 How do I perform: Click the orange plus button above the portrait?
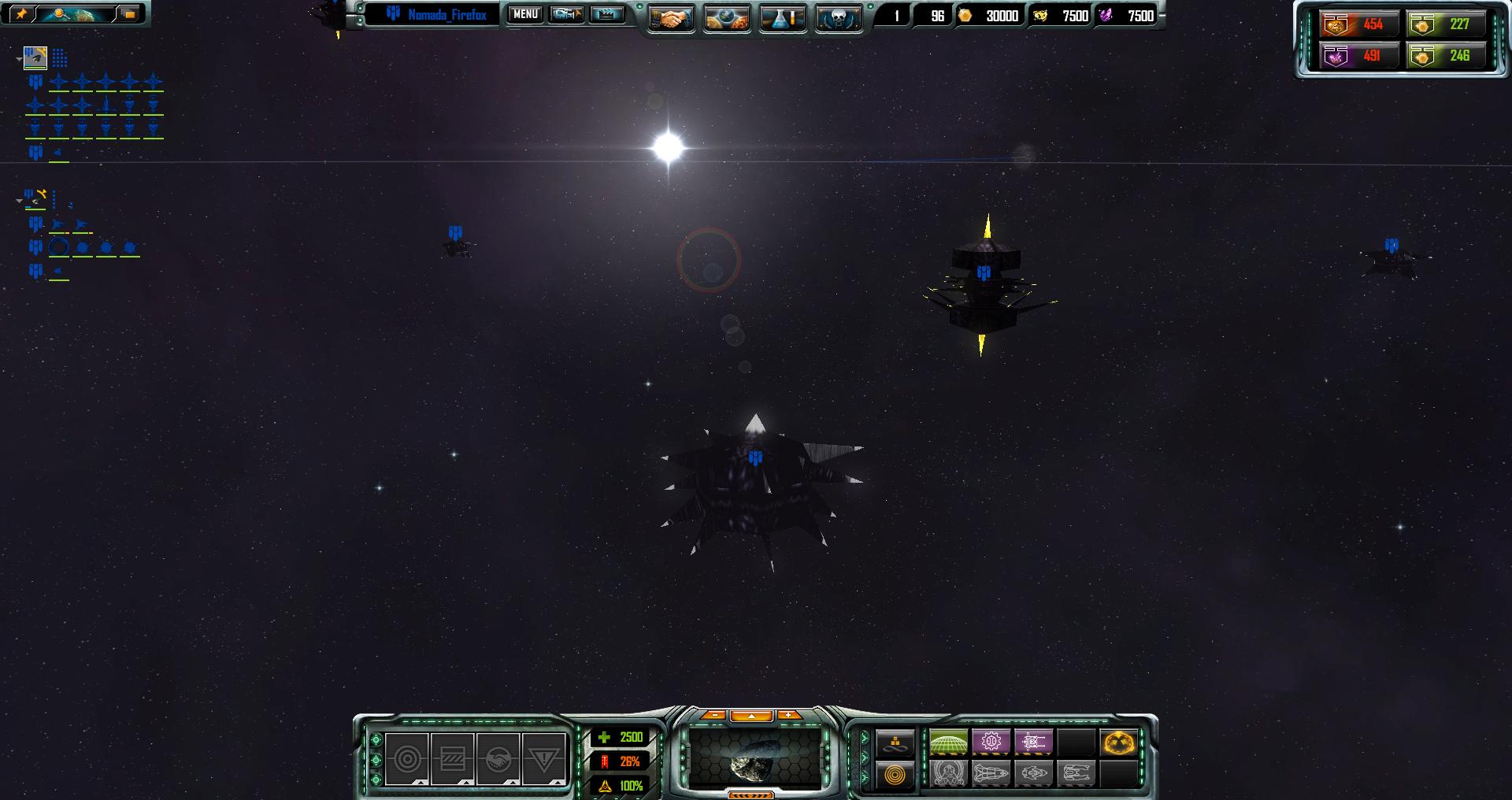789,715
